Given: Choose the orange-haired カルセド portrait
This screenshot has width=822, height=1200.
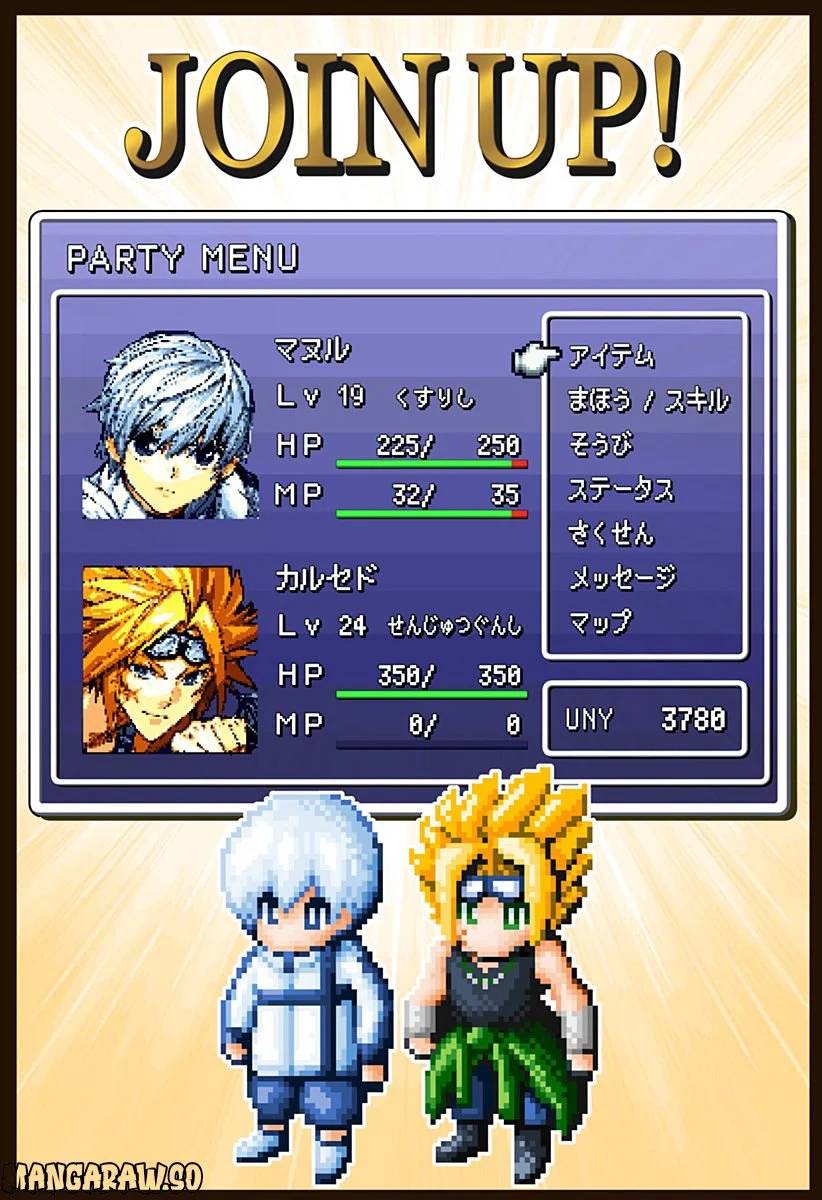Looking at the screenshot, I should (169, 661).
